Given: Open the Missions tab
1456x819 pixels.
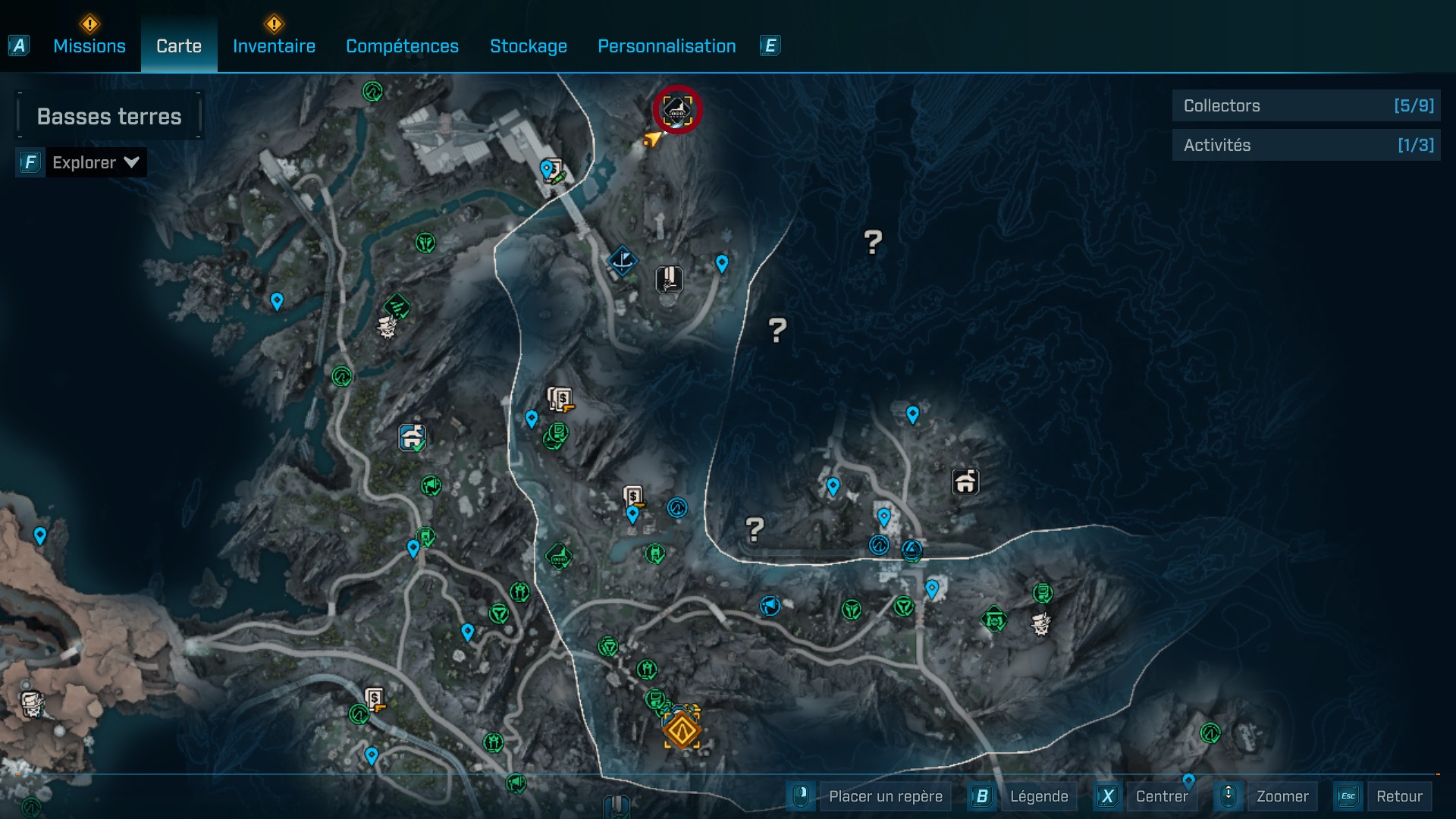Looking at the screenshot, I should pyautogui.click(x=89, y=46).
